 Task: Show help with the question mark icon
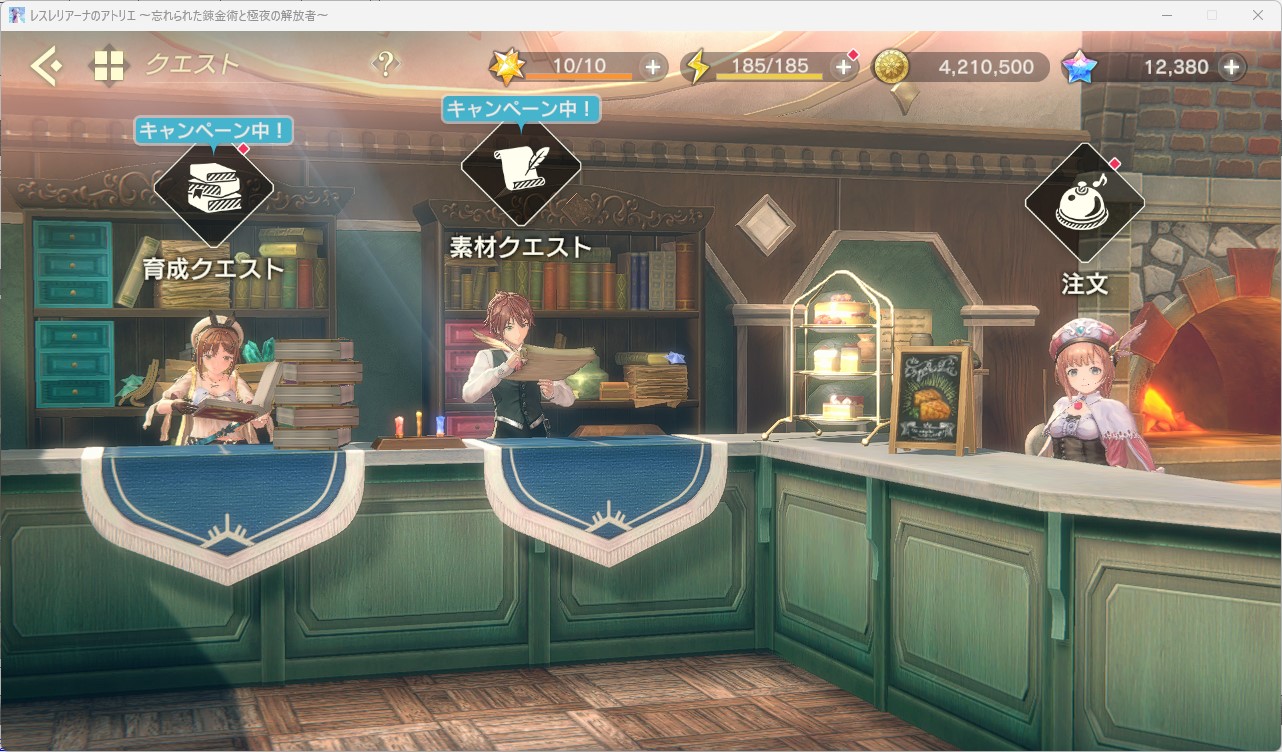385,64
